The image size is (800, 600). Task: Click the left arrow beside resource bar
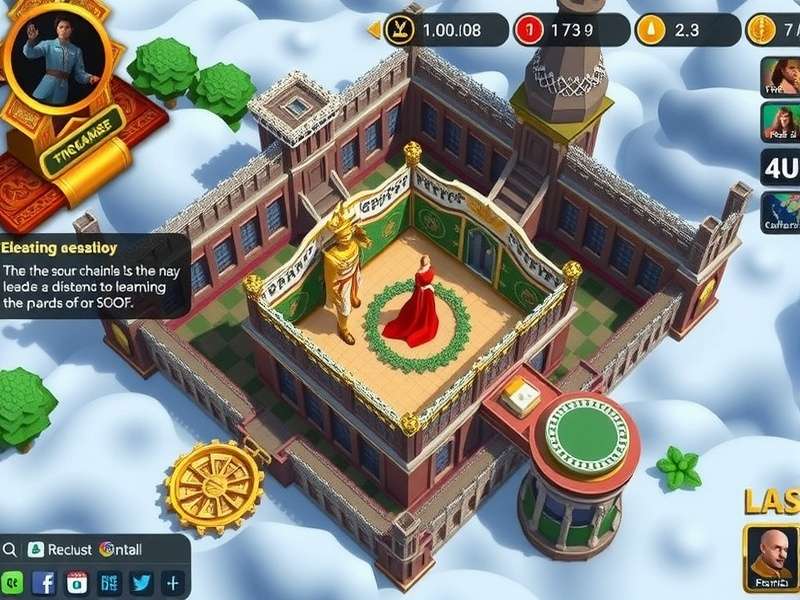[x=374, y=30]
